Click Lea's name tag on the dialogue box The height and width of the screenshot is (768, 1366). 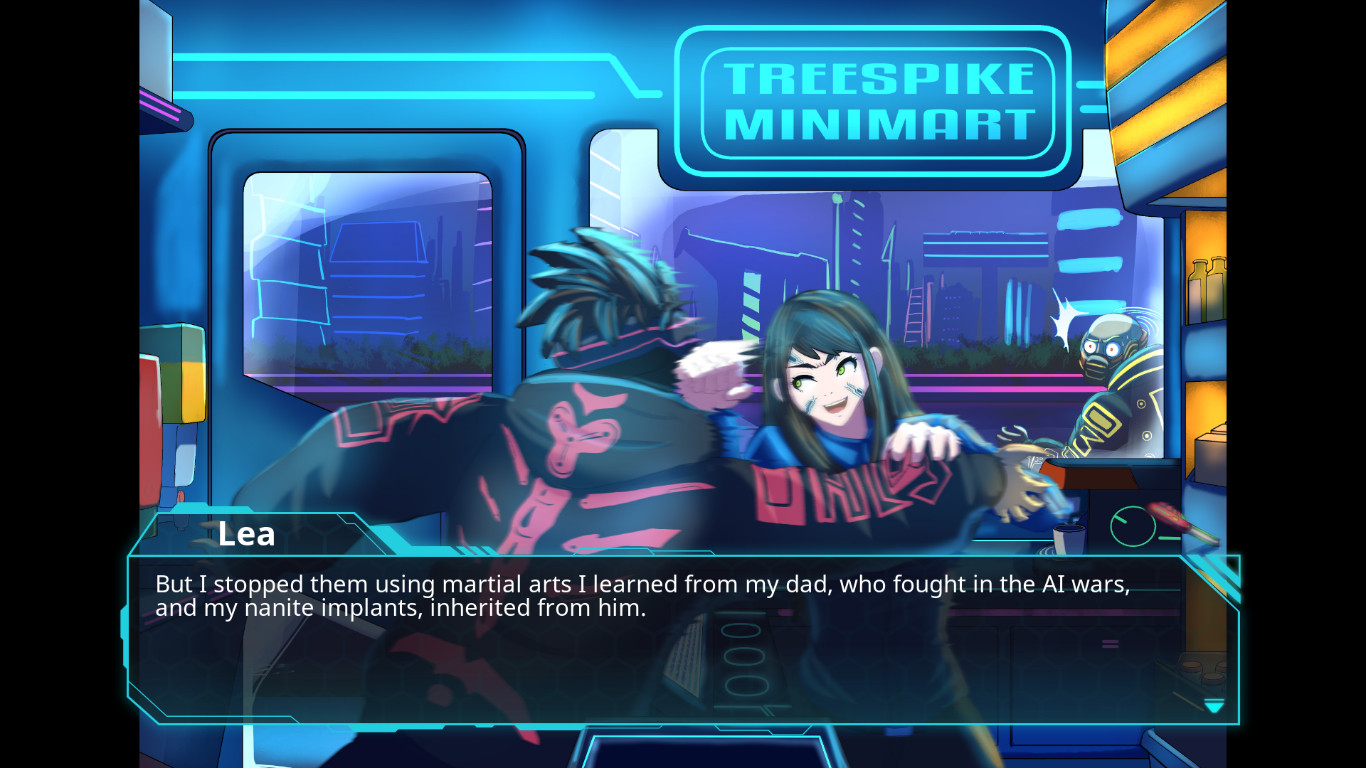point(246,534)
